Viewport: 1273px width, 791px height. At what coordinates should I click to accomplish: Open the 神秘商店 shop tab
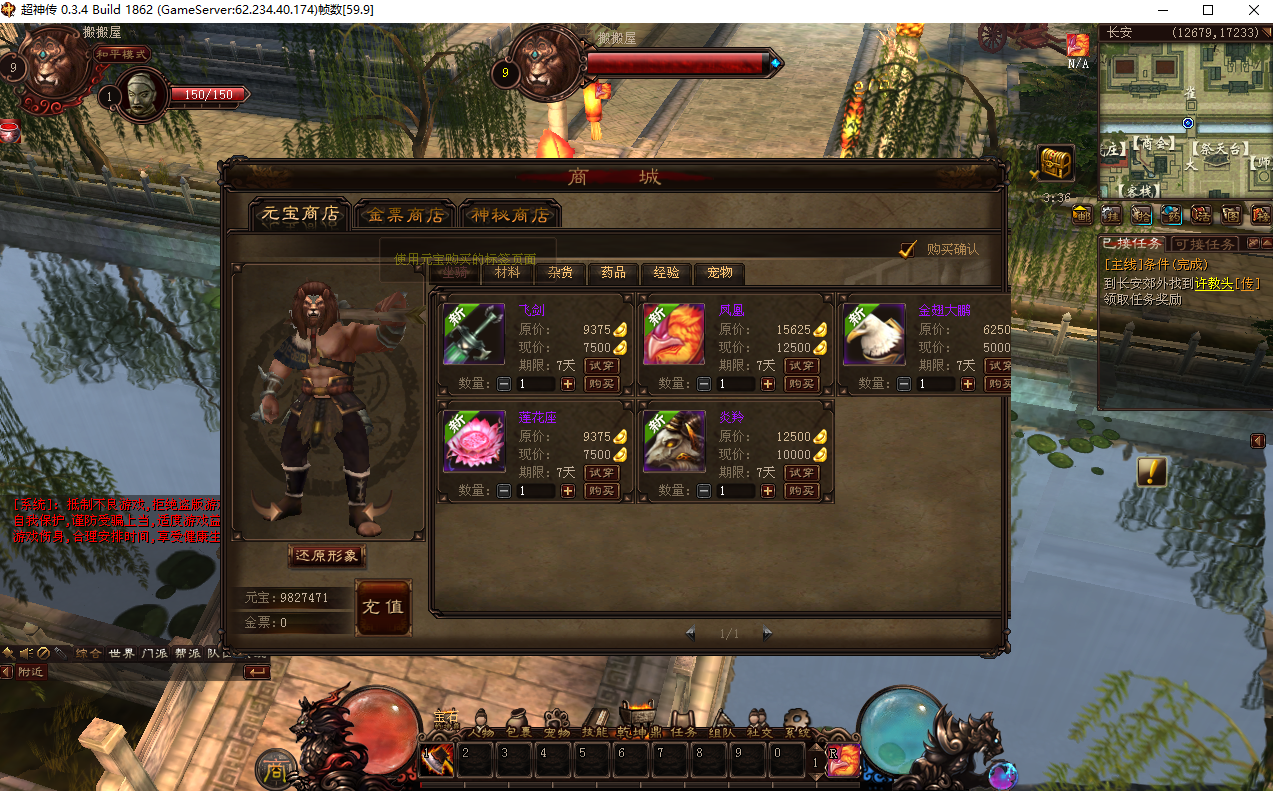[510, 215]
